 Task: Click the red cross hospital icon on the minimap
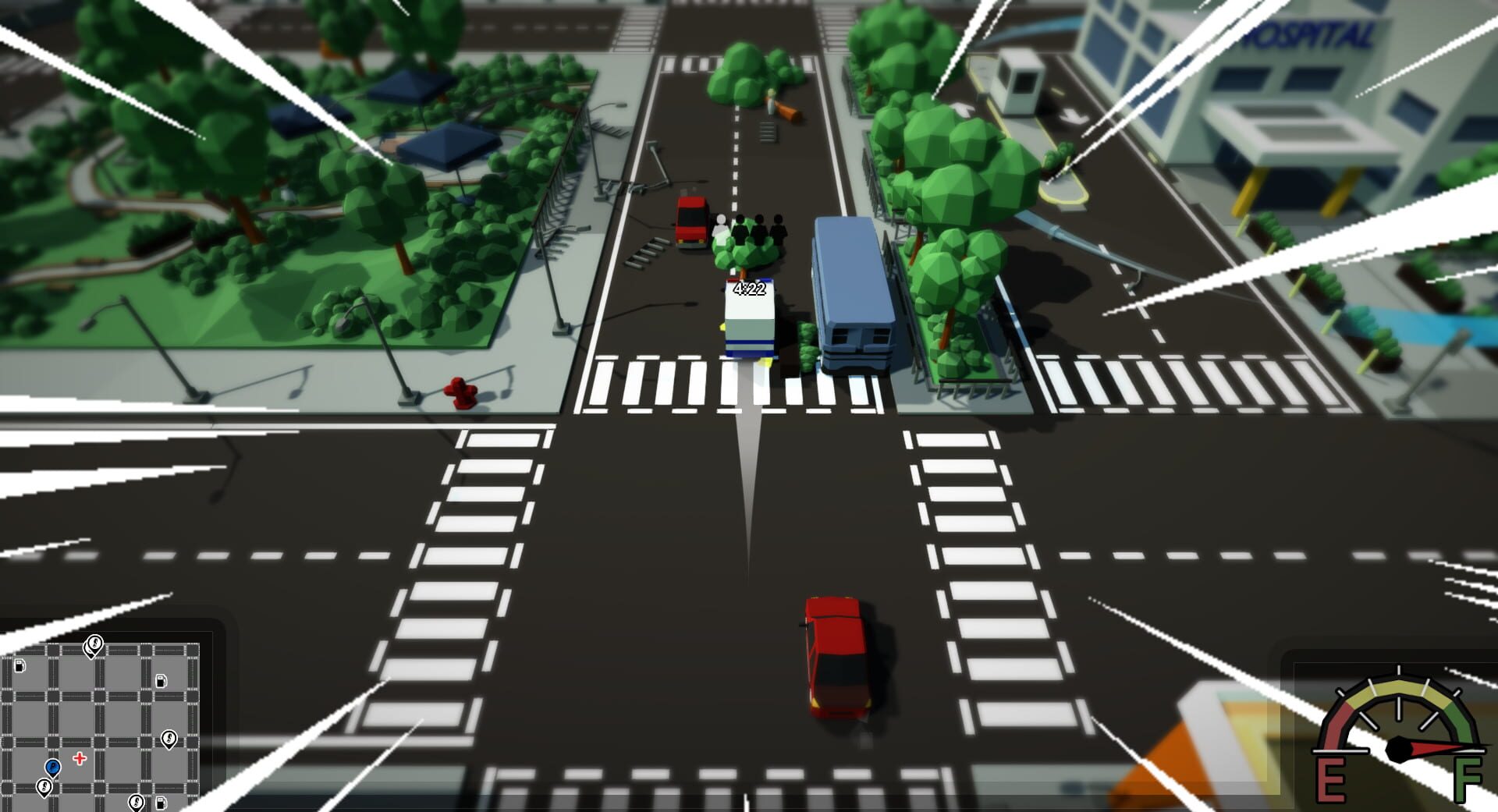coord(80,758)
